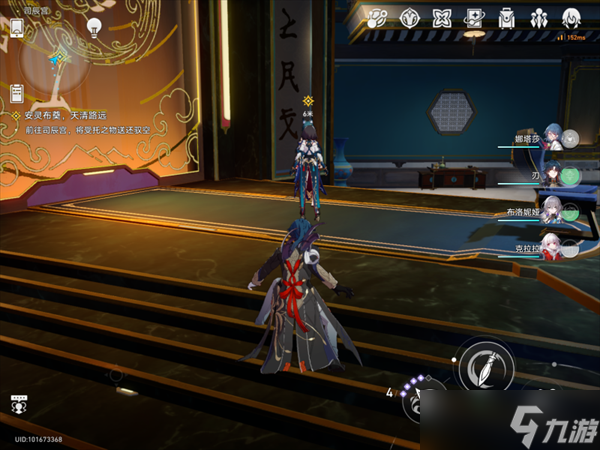Open the backpack inventory

507,17
